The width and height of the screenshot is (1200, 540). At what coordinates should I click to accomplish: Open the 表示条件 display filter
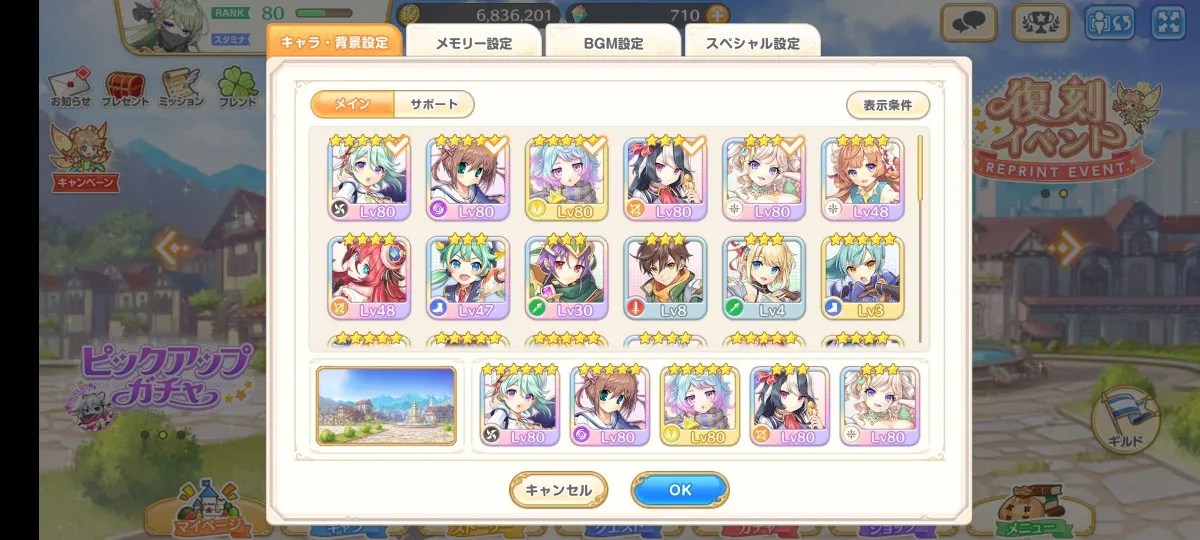[888, 105]
